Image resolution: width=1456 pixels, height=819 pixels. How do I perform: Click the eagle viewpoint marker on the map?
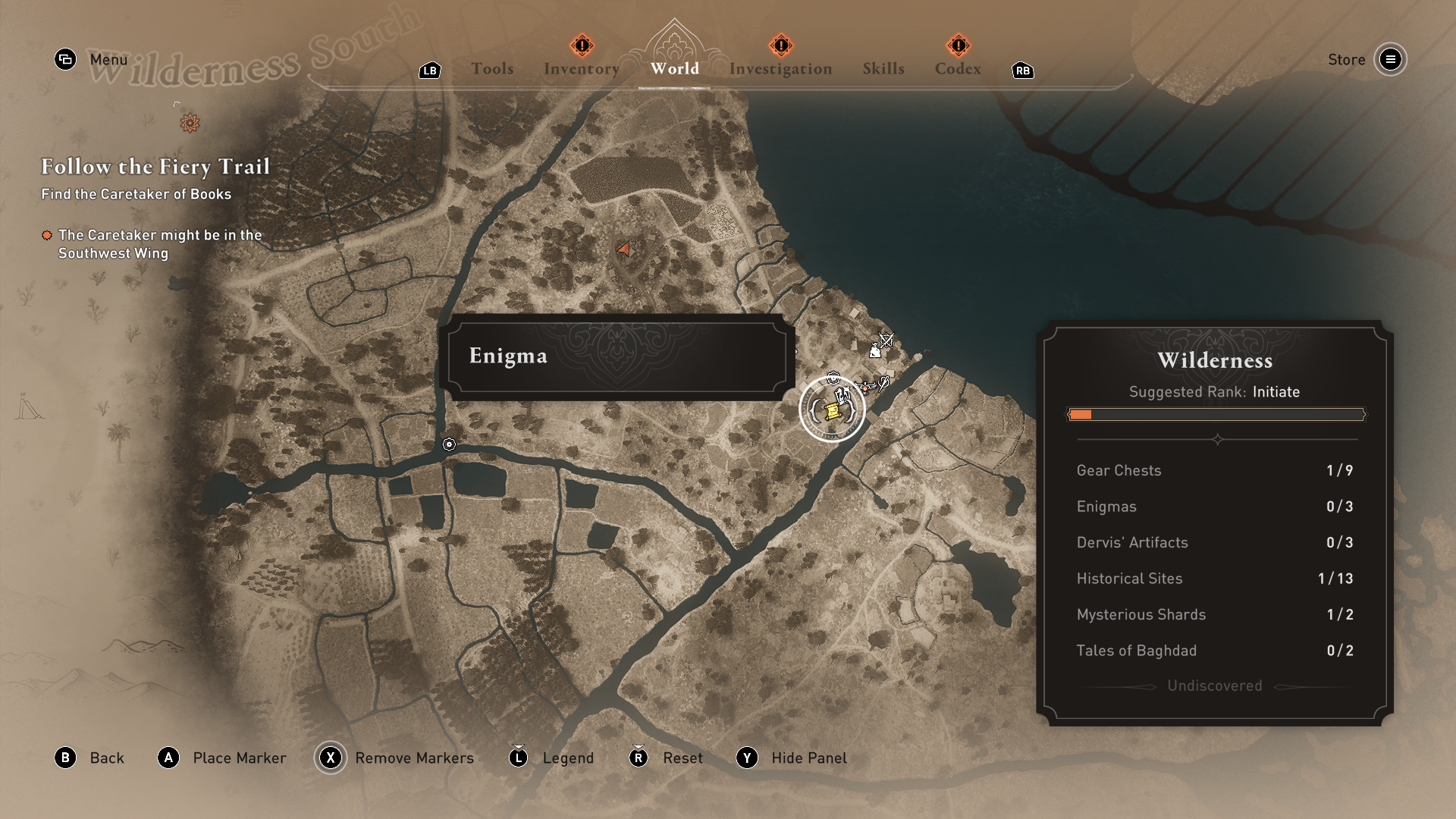click(864, 387)
